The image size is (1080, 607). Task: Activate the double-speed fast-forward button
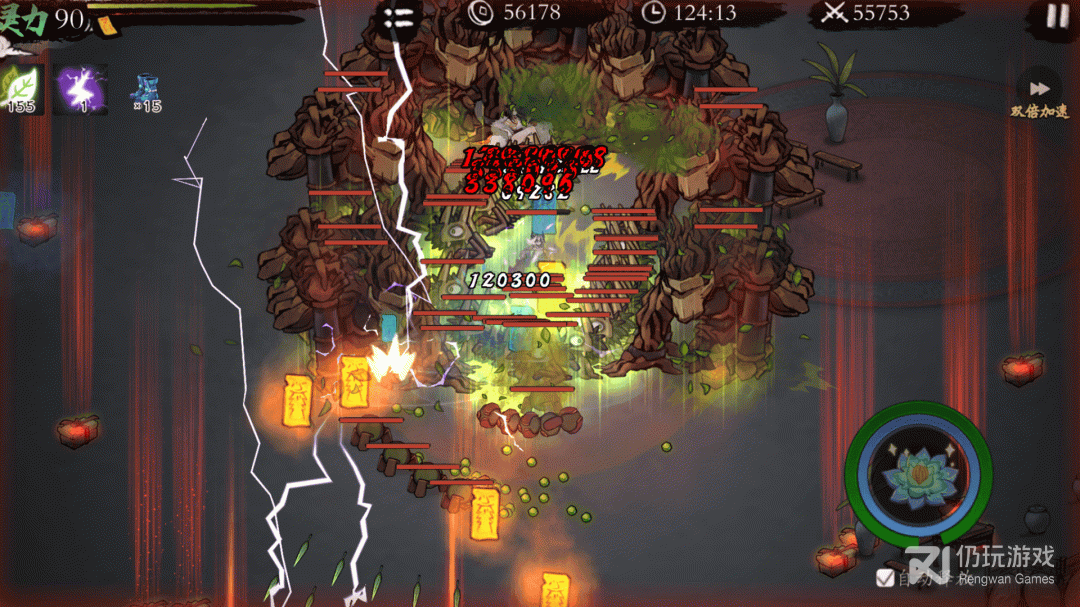point(1039,88)
